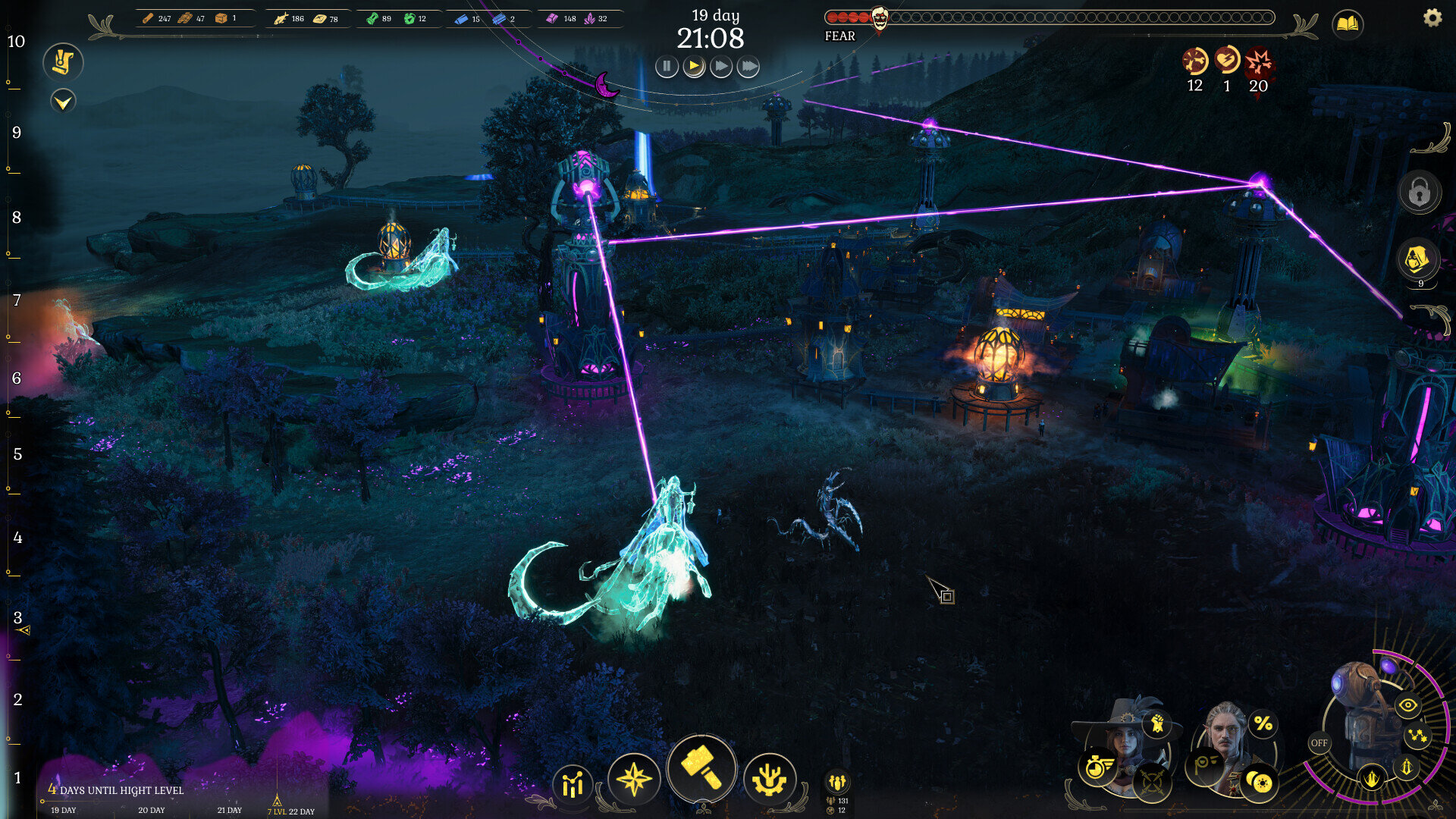Expand the downward chevron button

point(63,100)
